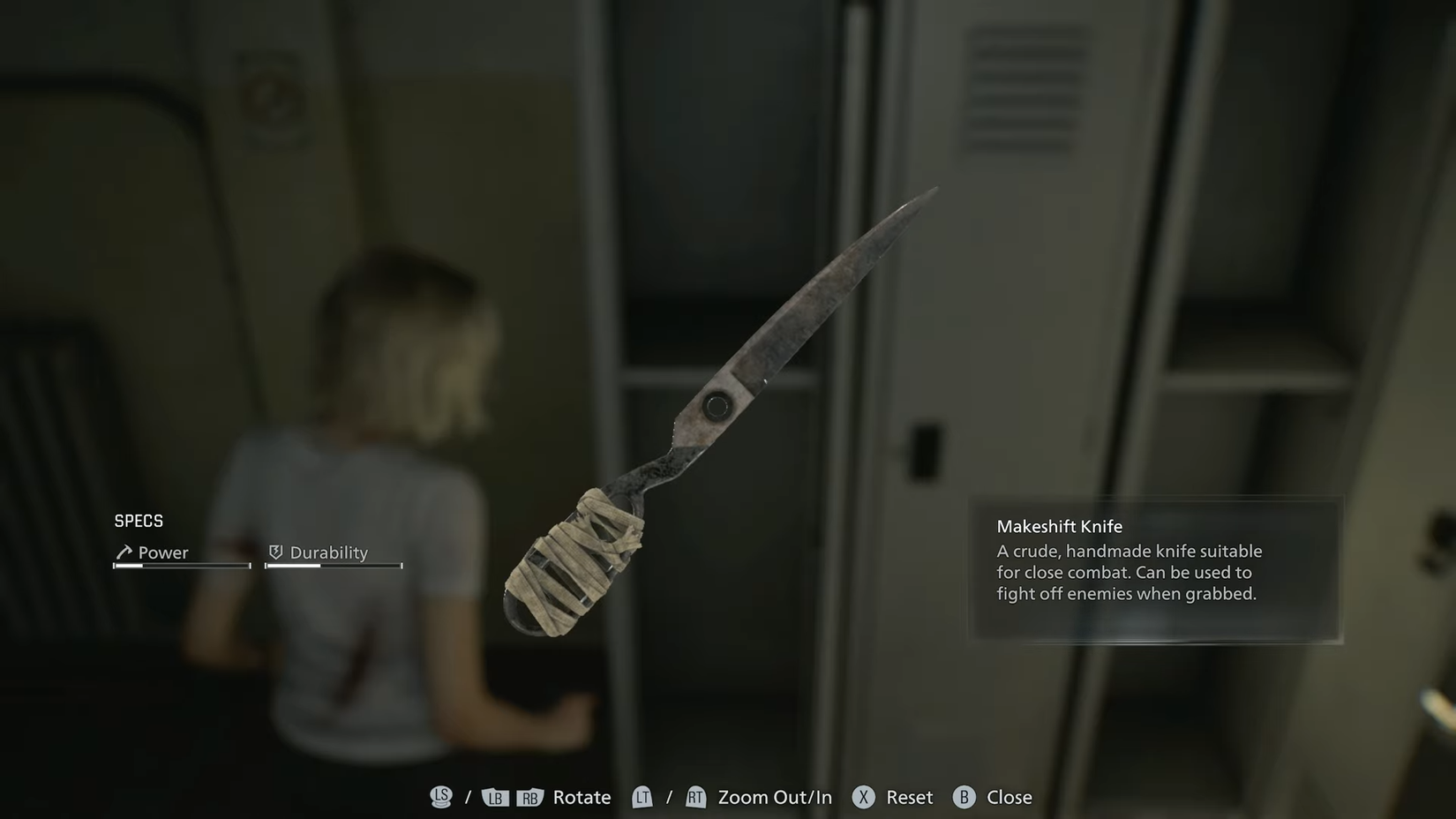Click the SPECS heading label
Screen dimensions: 1456x819
(x=139, y=521)
